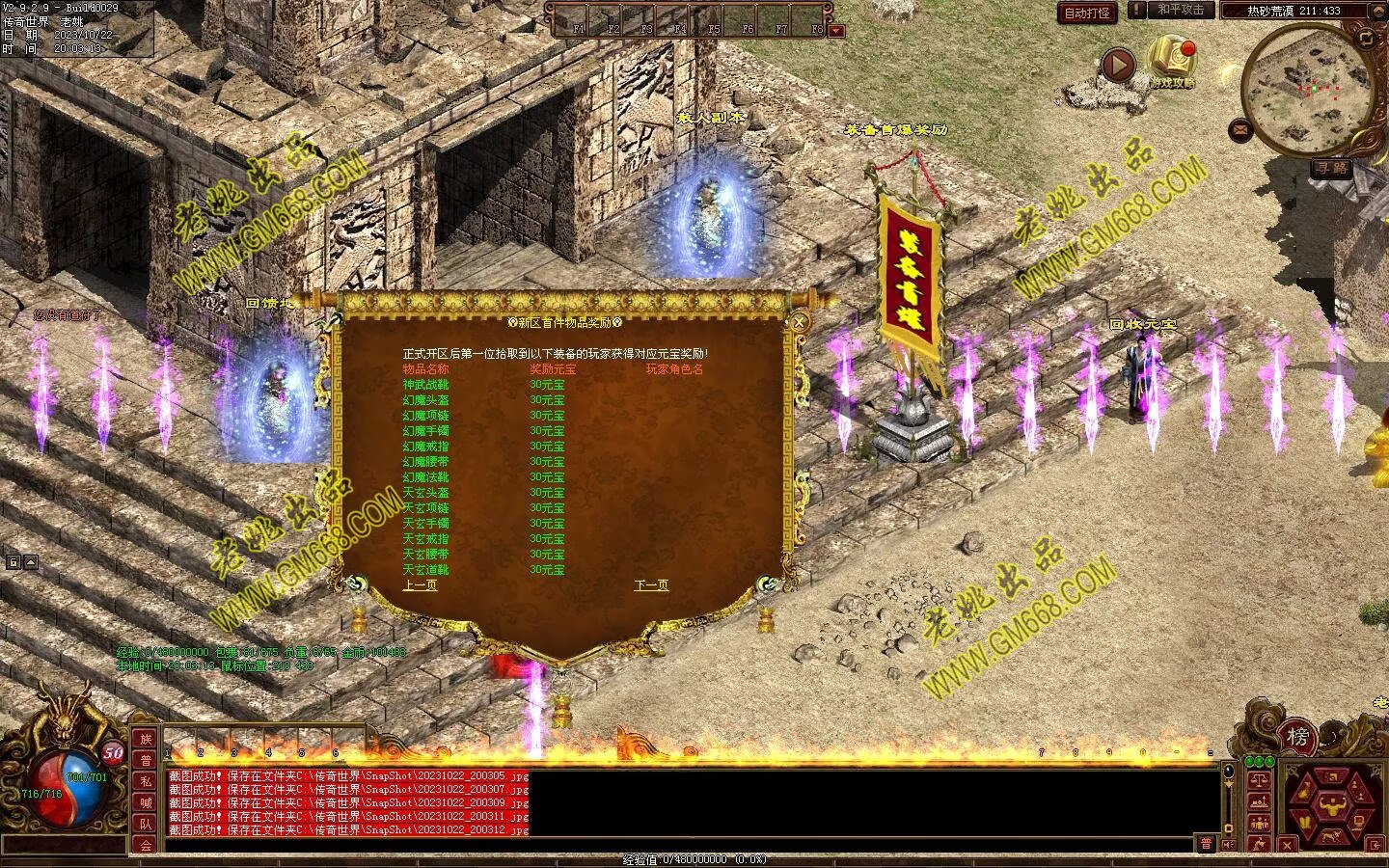Toggle the 自动打怪 auto-fight button
1389x868 pixels.
point(1087,13)
